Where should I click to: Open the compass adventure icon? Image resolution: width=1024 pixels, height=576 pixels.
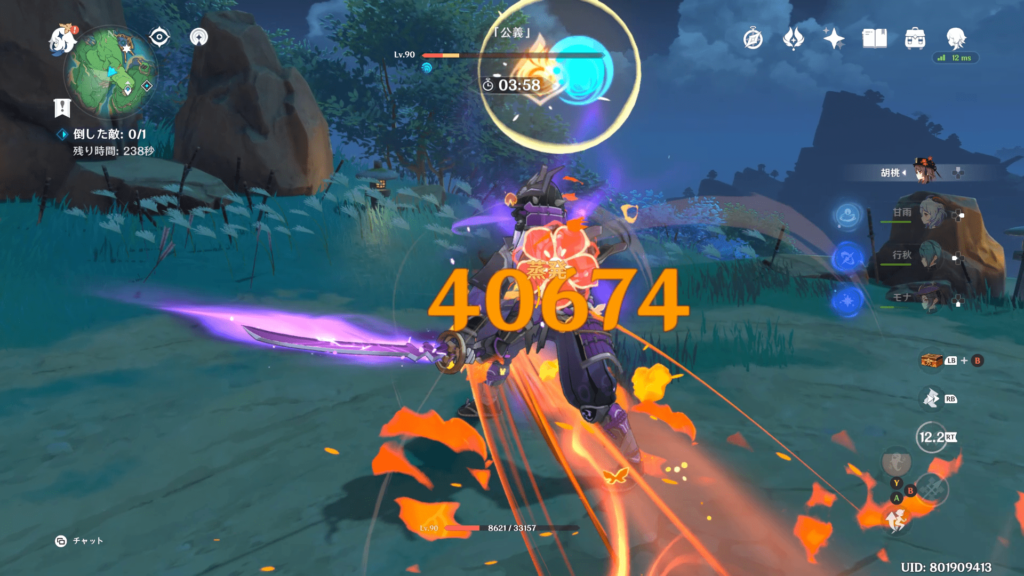tap(753, 38)
